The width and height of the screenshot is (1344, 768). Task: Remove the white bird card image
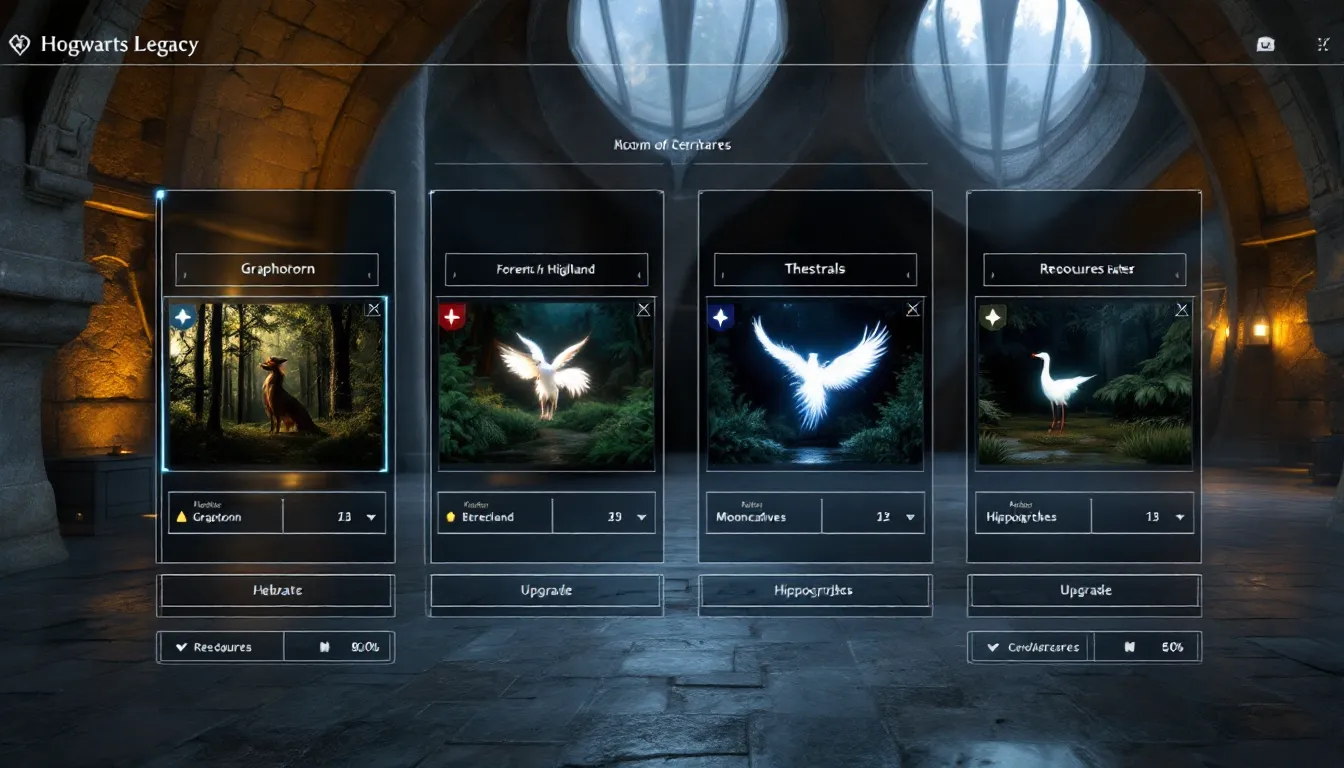pos(1182,310)
